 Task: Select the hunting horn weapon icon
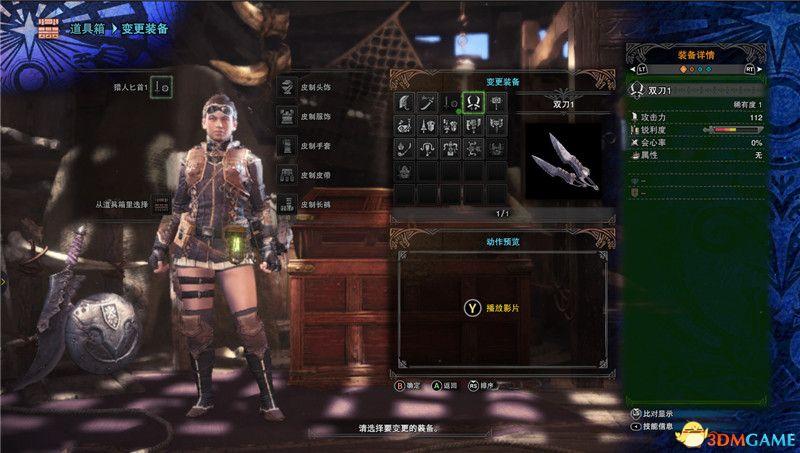[404, 126]
